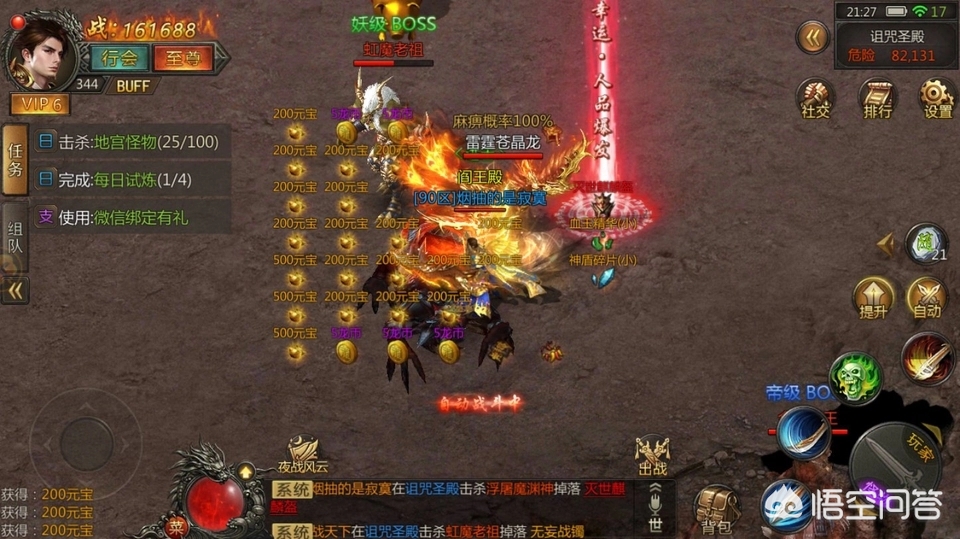This screenshot has width=960, height=539.
Task: Open the 提升 upgrade menu
Action: click(x=873, y=298)
